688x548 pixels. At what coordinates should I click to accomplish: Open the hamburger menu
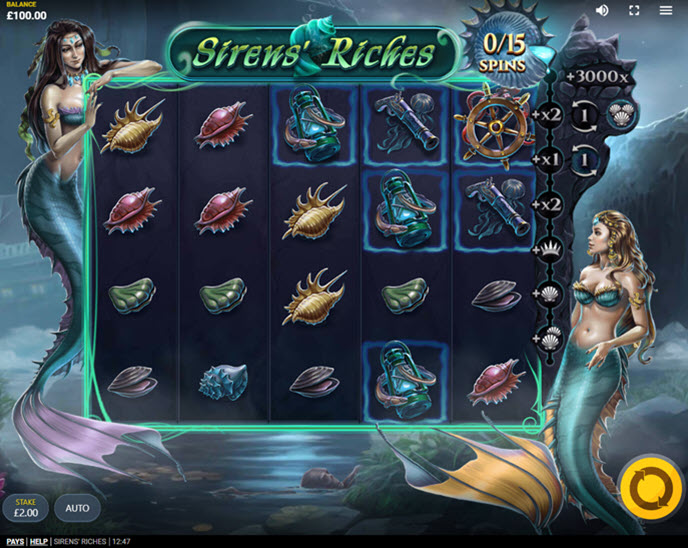pyautogui.click(x=666, y=10)
